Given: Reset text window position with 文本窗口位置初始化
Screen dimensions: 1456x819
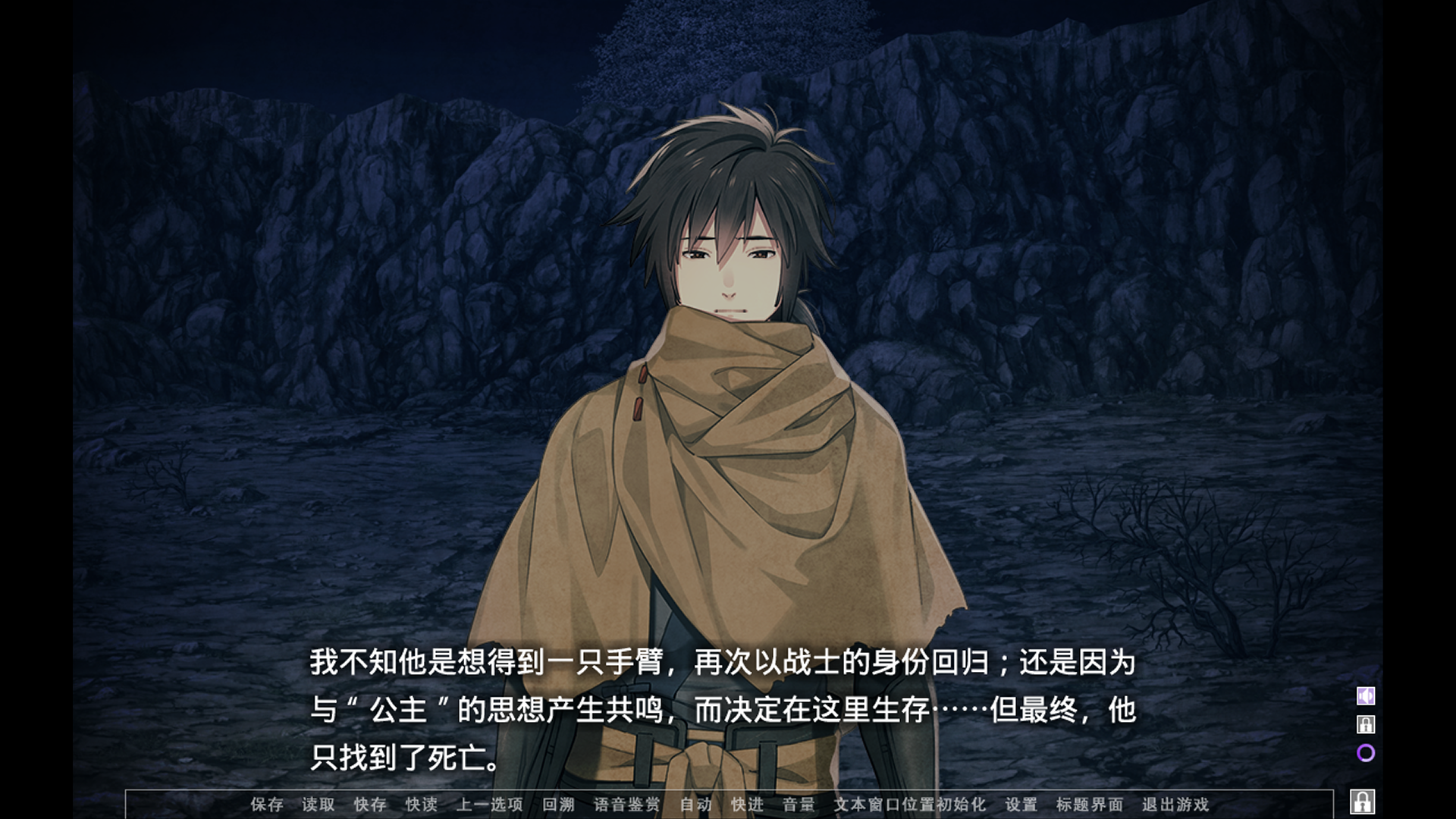Looking at the screenshot, I should [x=910, y=805].
